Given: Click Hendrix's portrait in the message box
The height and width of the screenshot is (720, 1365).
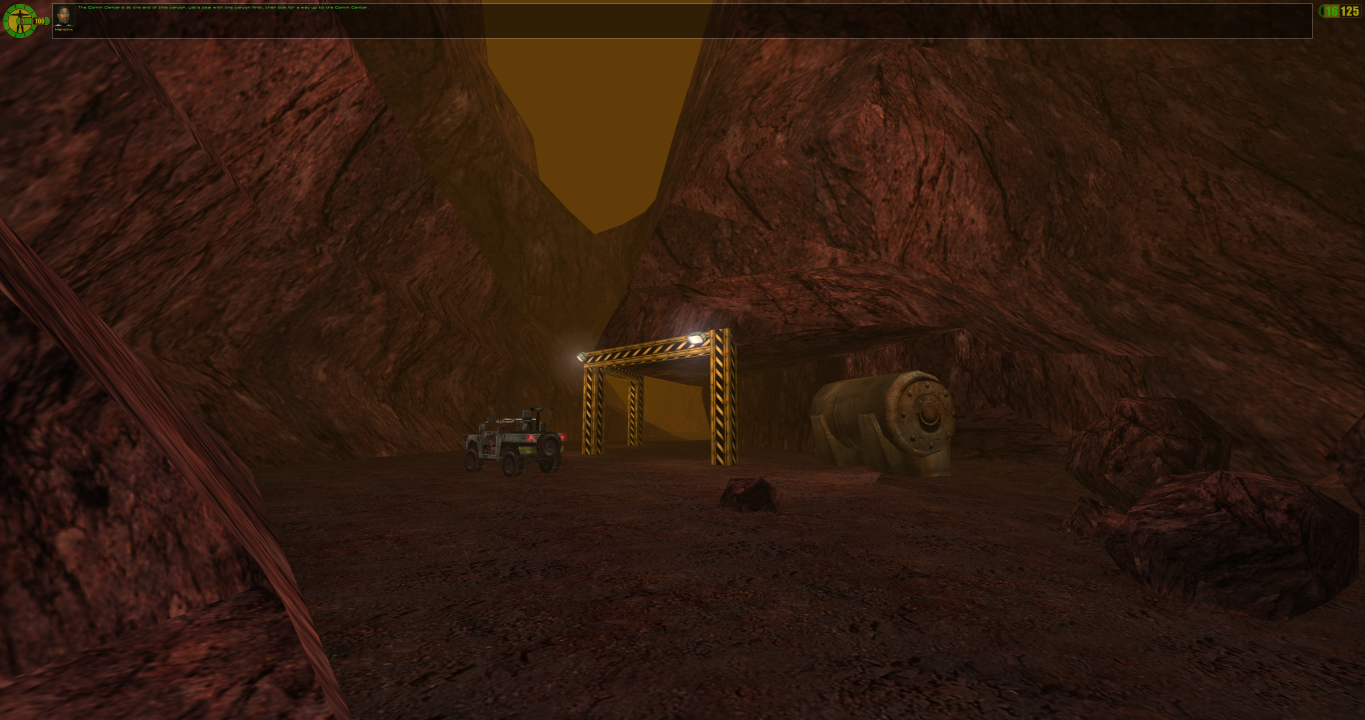Looking at the screenshot, I should click(64, 18).
